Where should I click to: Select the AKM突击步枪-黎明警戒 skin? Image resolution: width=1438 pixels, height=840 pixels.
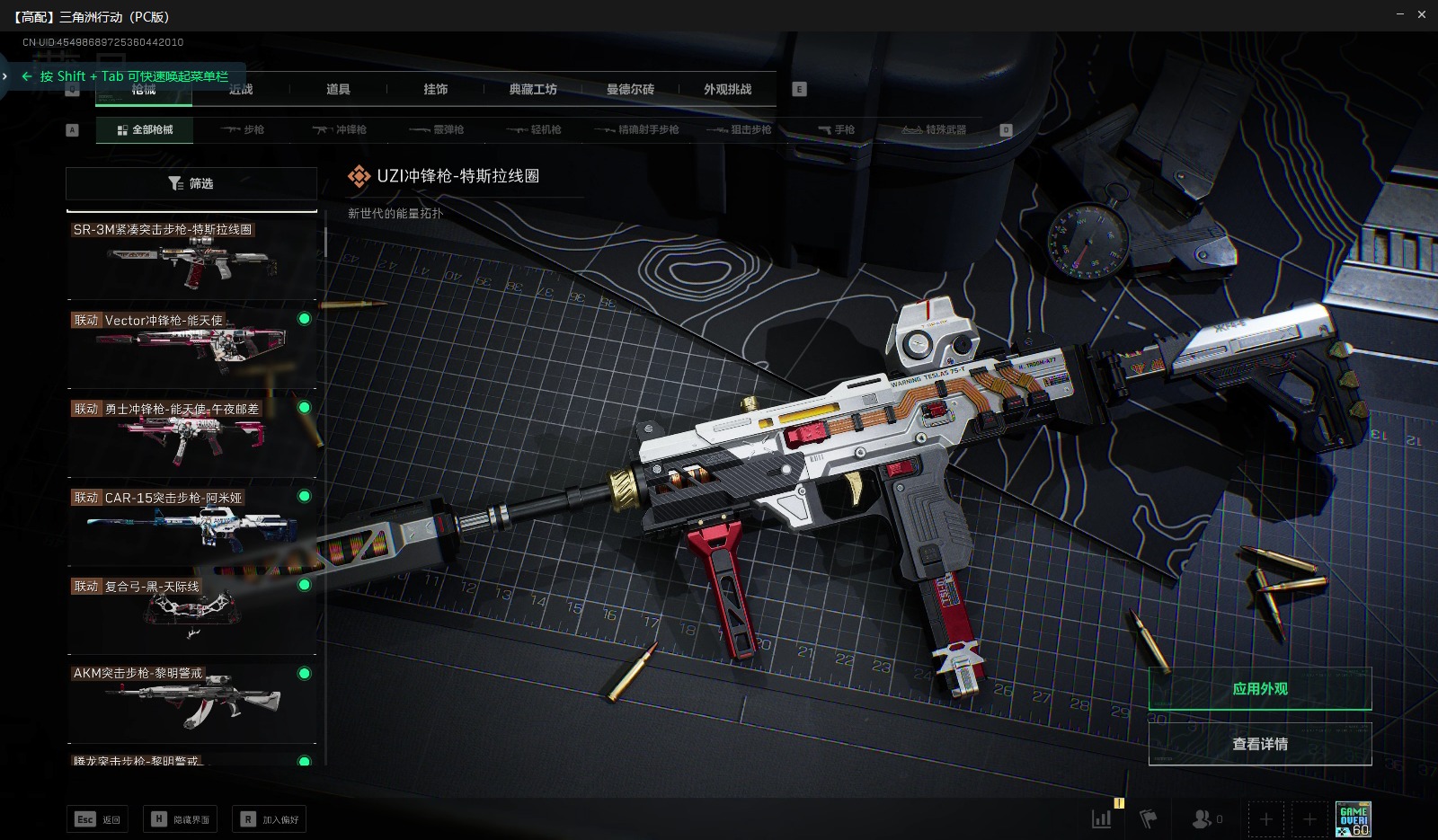point(192,701)
